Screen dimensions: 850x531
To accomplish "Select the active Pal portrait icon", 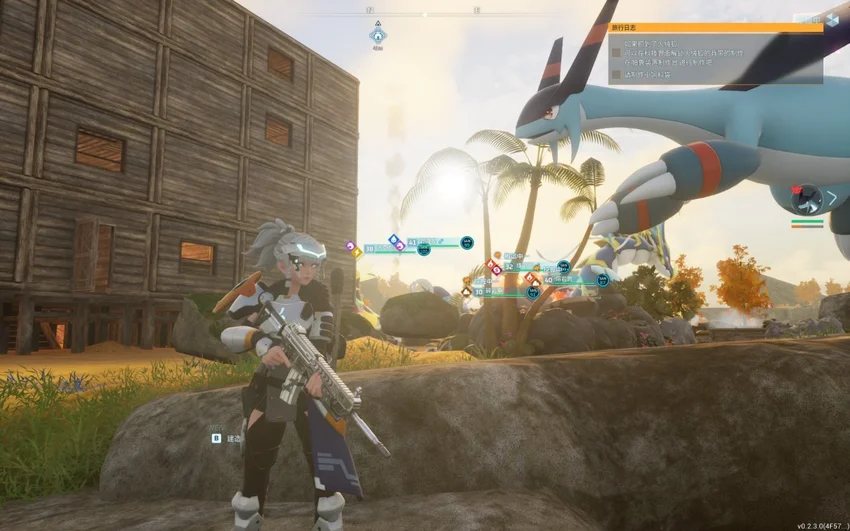I will tap(806, 199).
